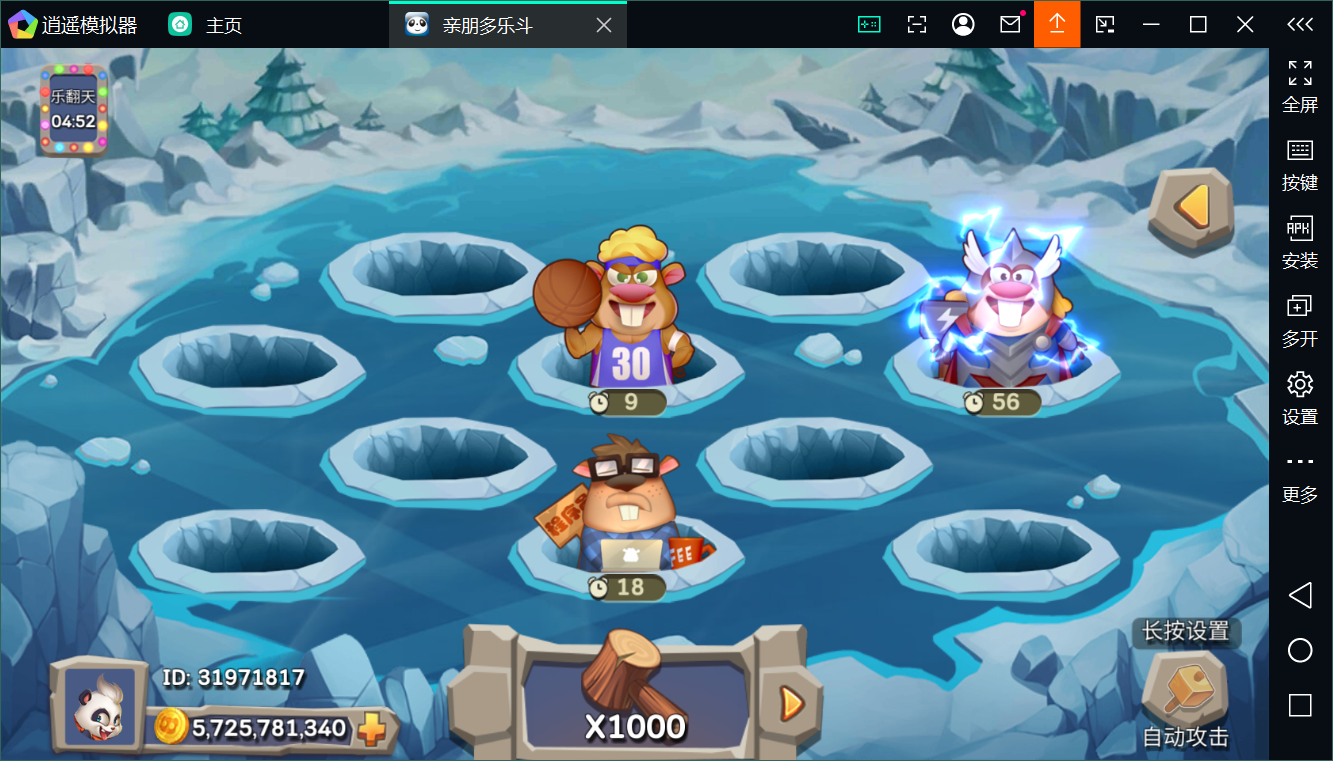
Task: Show 更多 more emulator tools
Action: pos(1300,475)
